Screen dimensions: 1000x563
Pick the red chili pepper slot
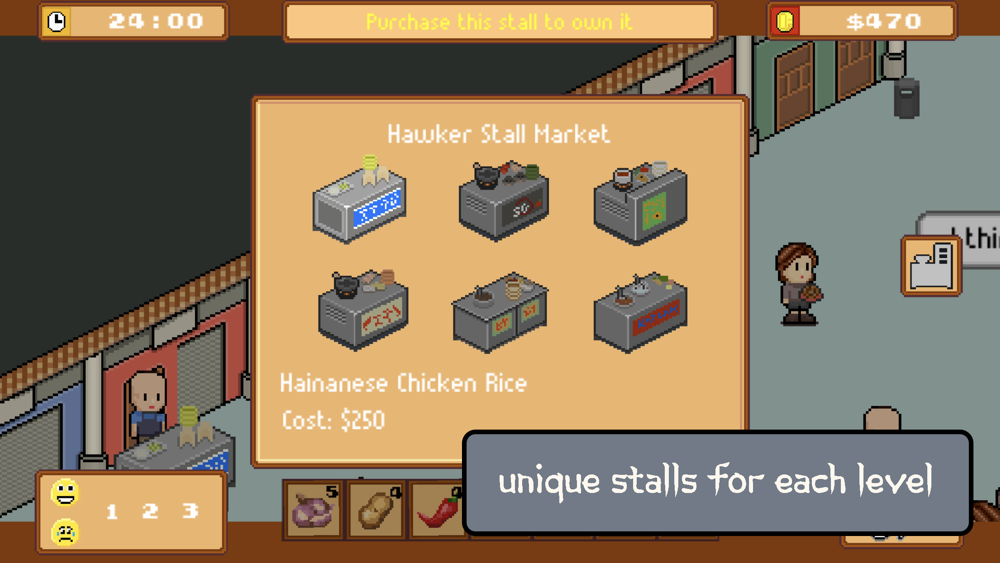[438, 510]
